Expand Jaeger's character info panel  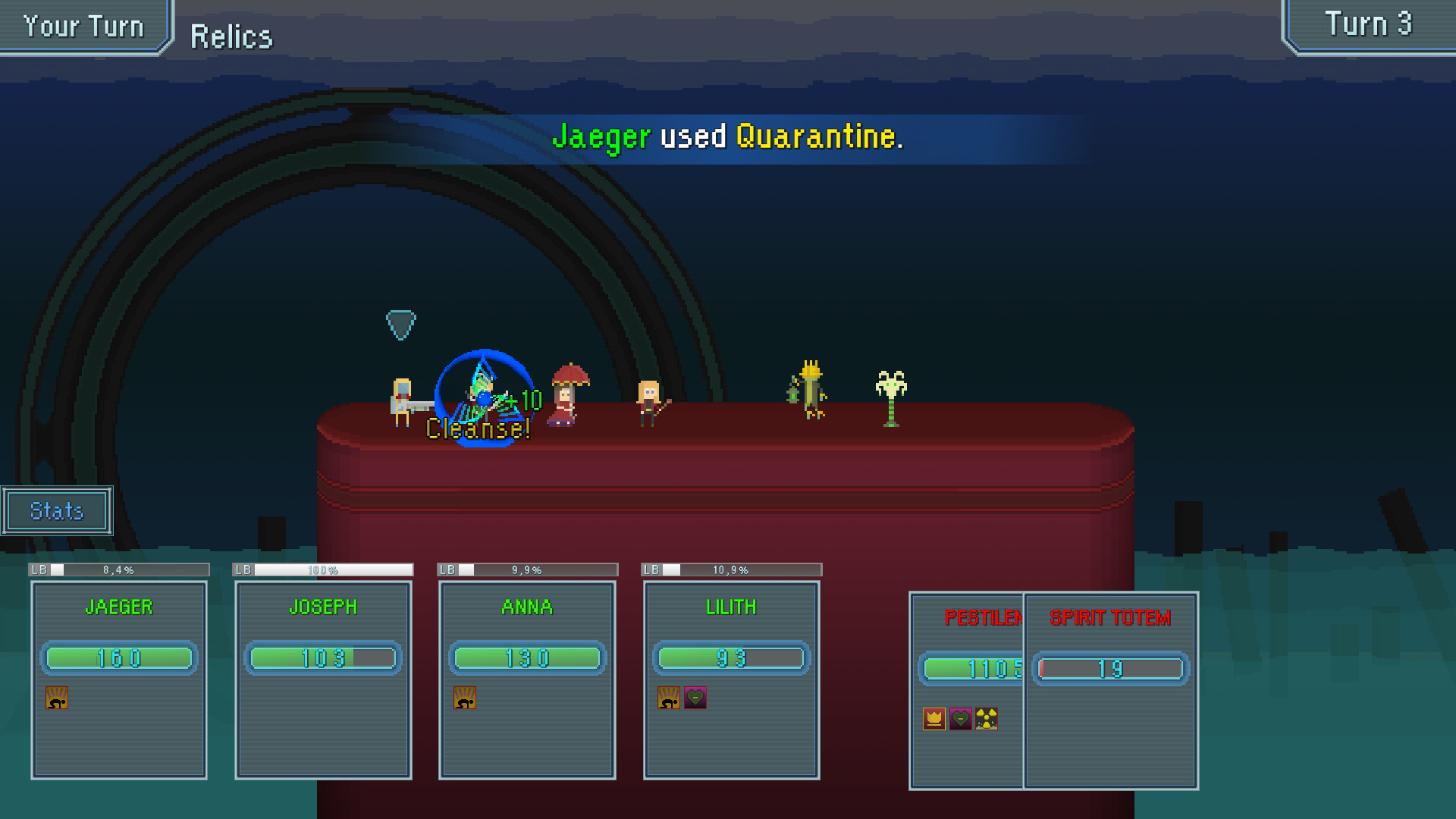tap(118, 679)
